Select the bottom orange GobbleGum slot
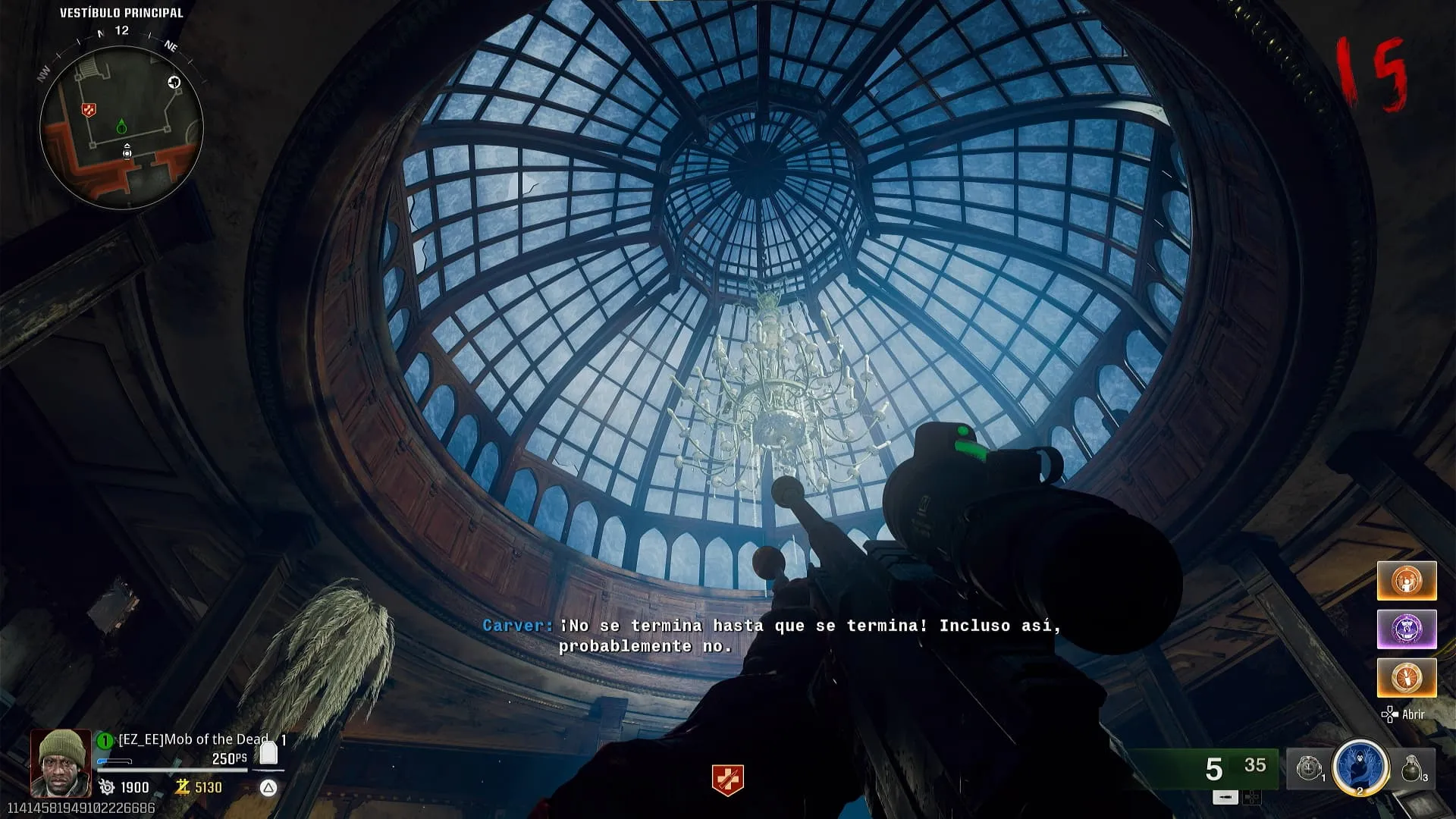 click(x=1406, y=677)
